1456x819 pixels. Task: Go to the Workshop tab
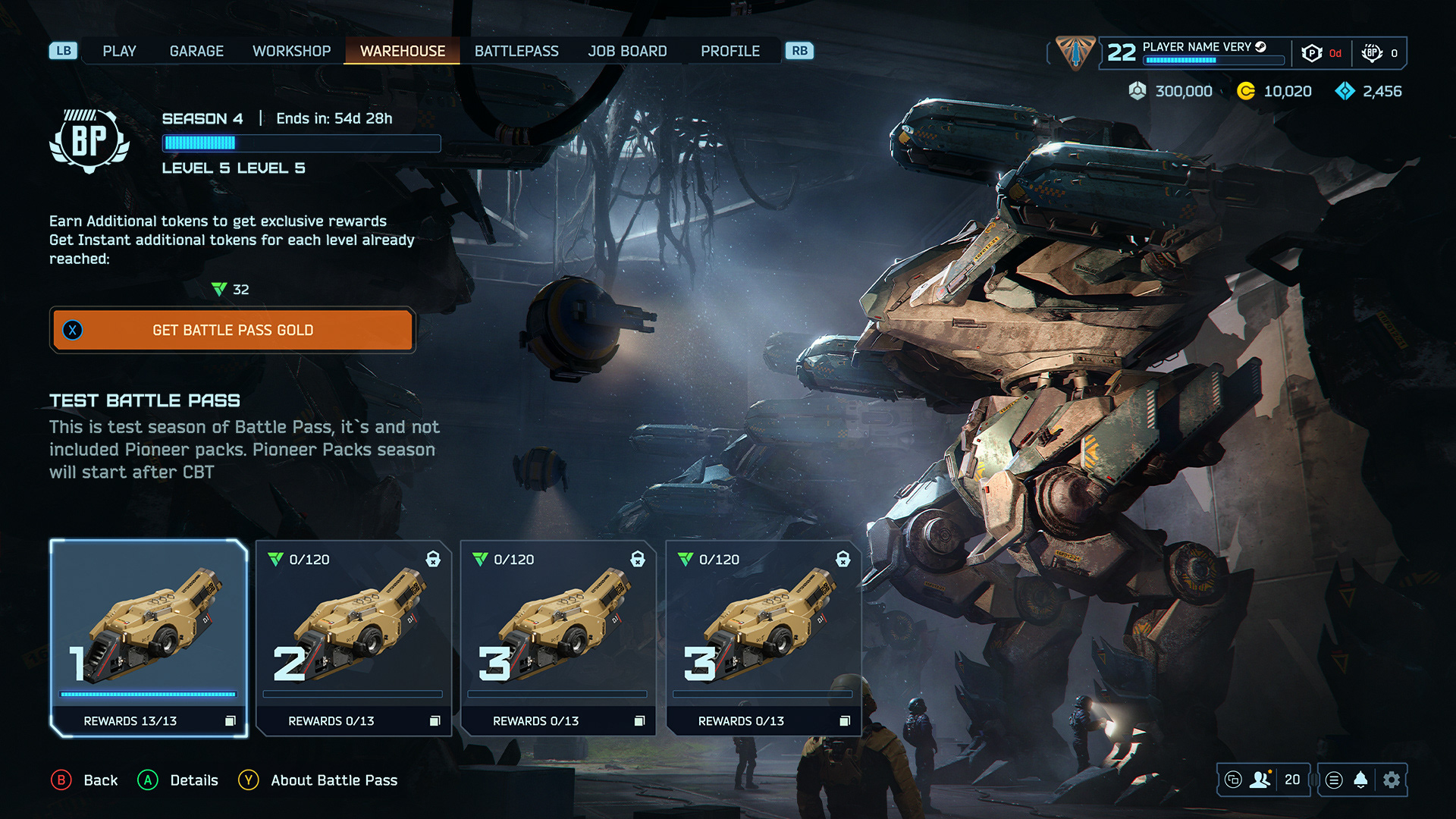[291, 51]
